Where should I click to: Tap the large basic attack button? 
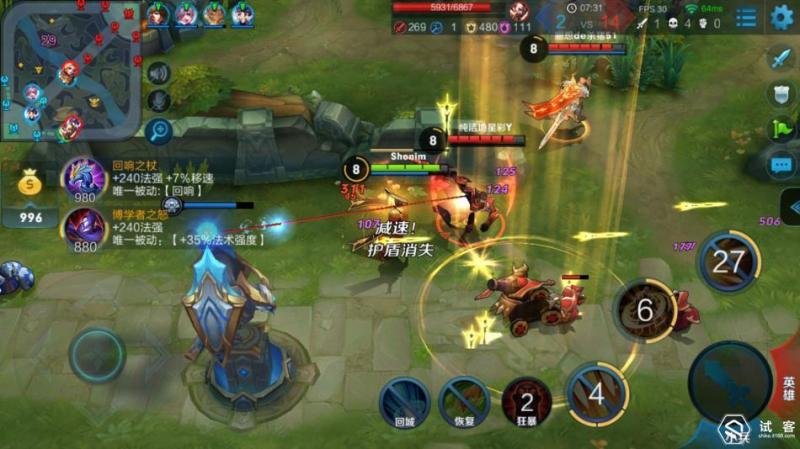click(x=728, y=380)
